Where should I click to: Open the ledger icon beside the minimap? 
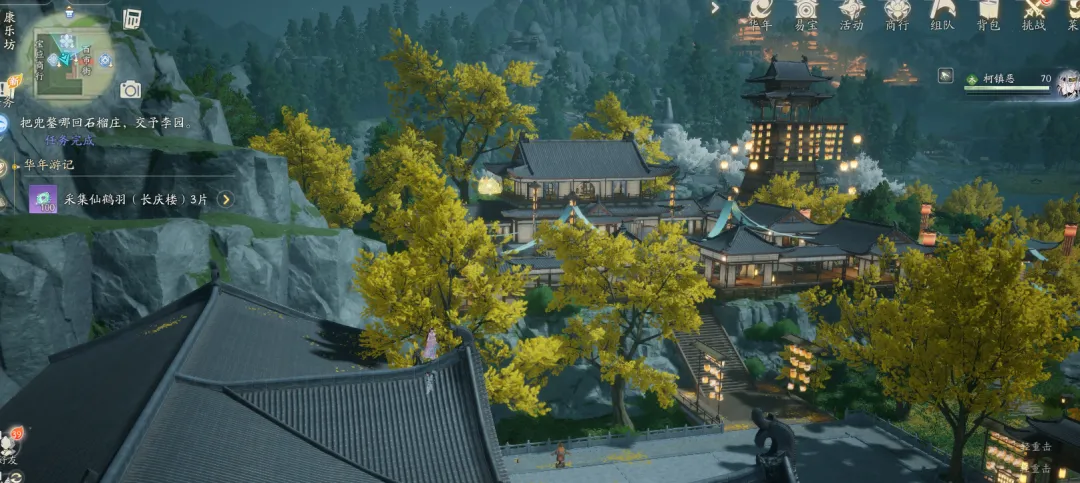tap(132, 19)
